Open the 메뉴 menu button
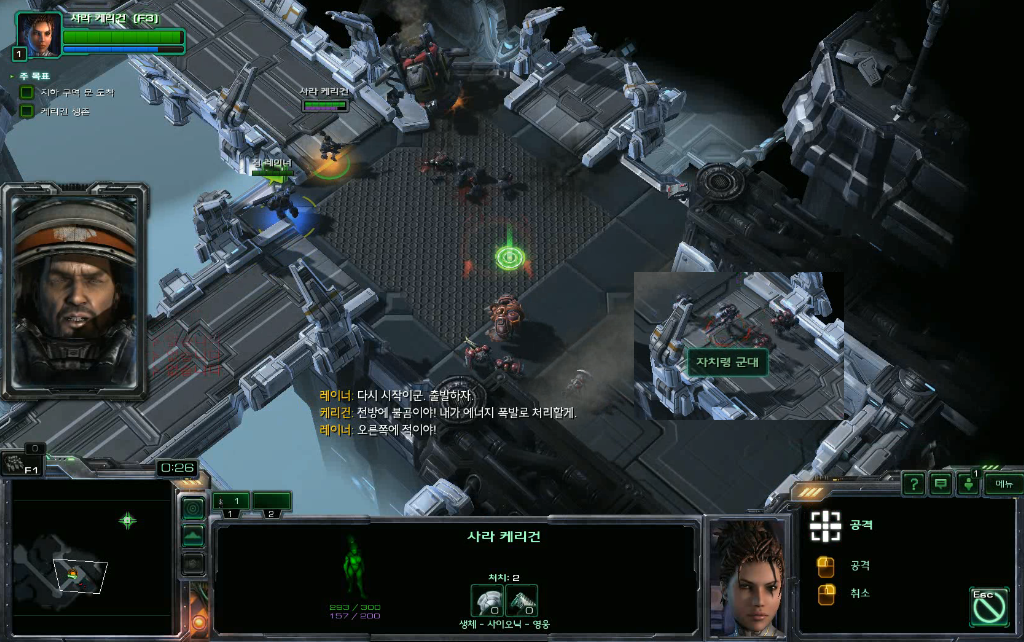This screenshot has width=1024, height=642. tap(1002, 484)
